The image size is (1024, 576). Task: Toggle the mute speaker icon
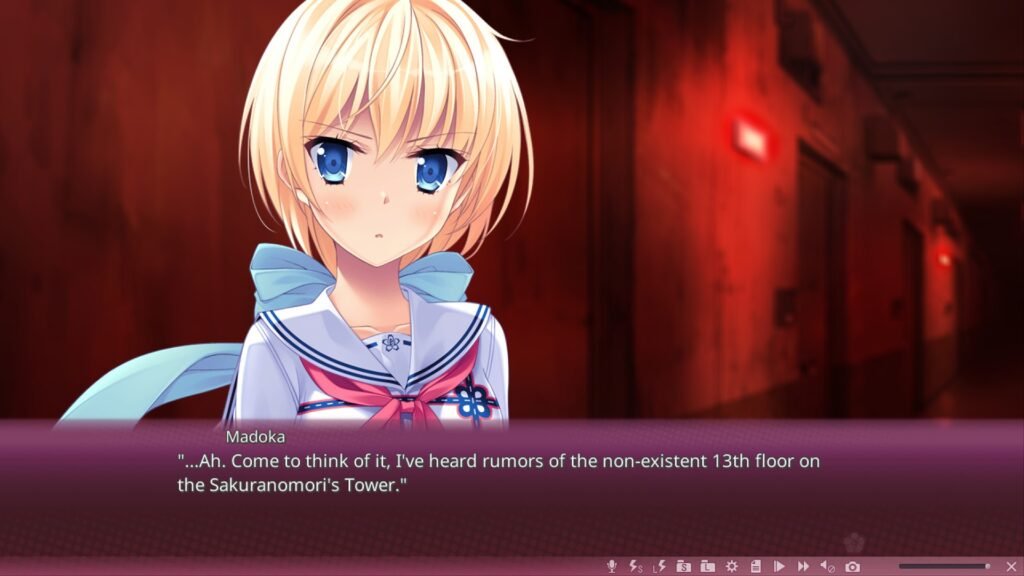tap(827, 566)
